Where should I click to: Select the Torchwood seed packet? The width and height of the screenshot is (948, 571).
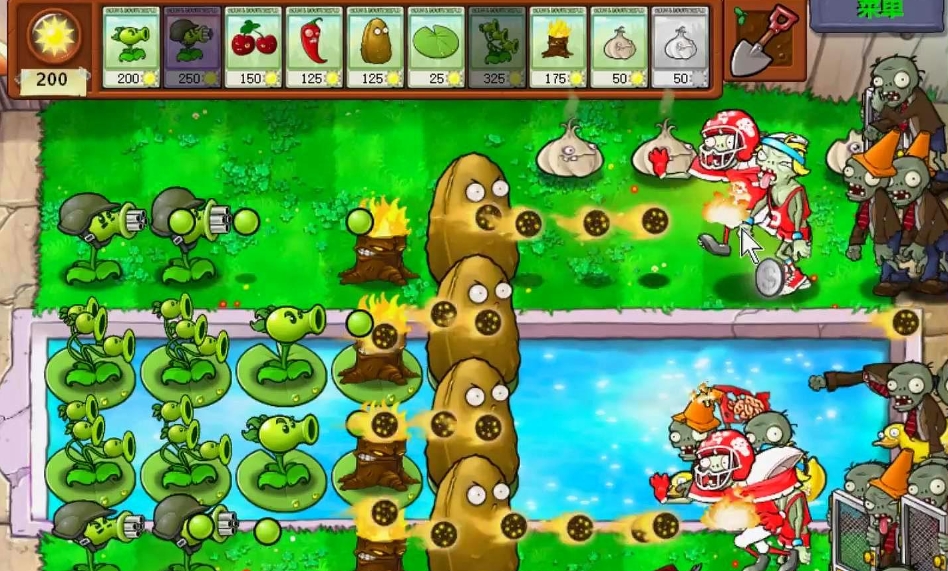[x=558, y=46]
